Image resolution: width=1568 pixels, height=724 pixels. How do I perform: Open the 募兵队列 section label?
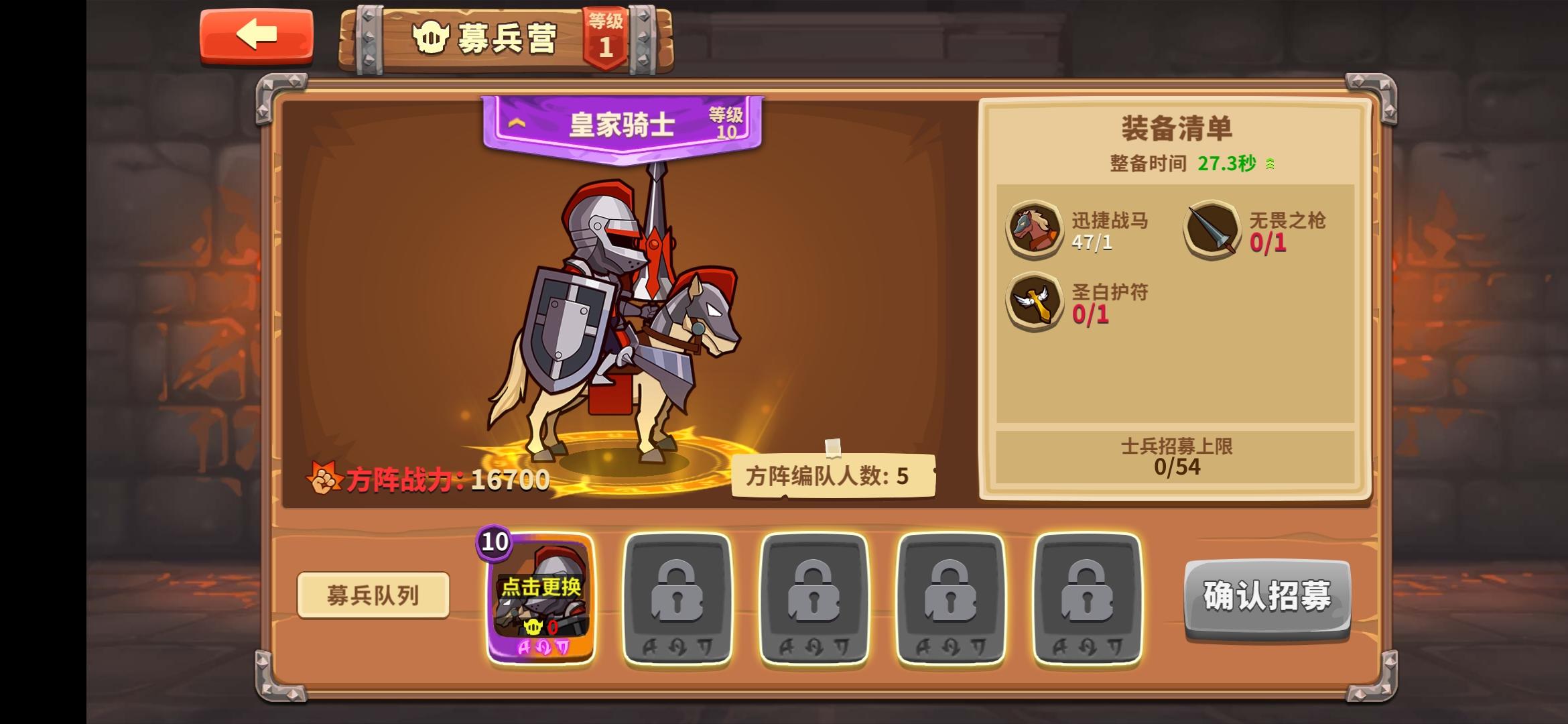pyautogui.click(x=373, y=596)
